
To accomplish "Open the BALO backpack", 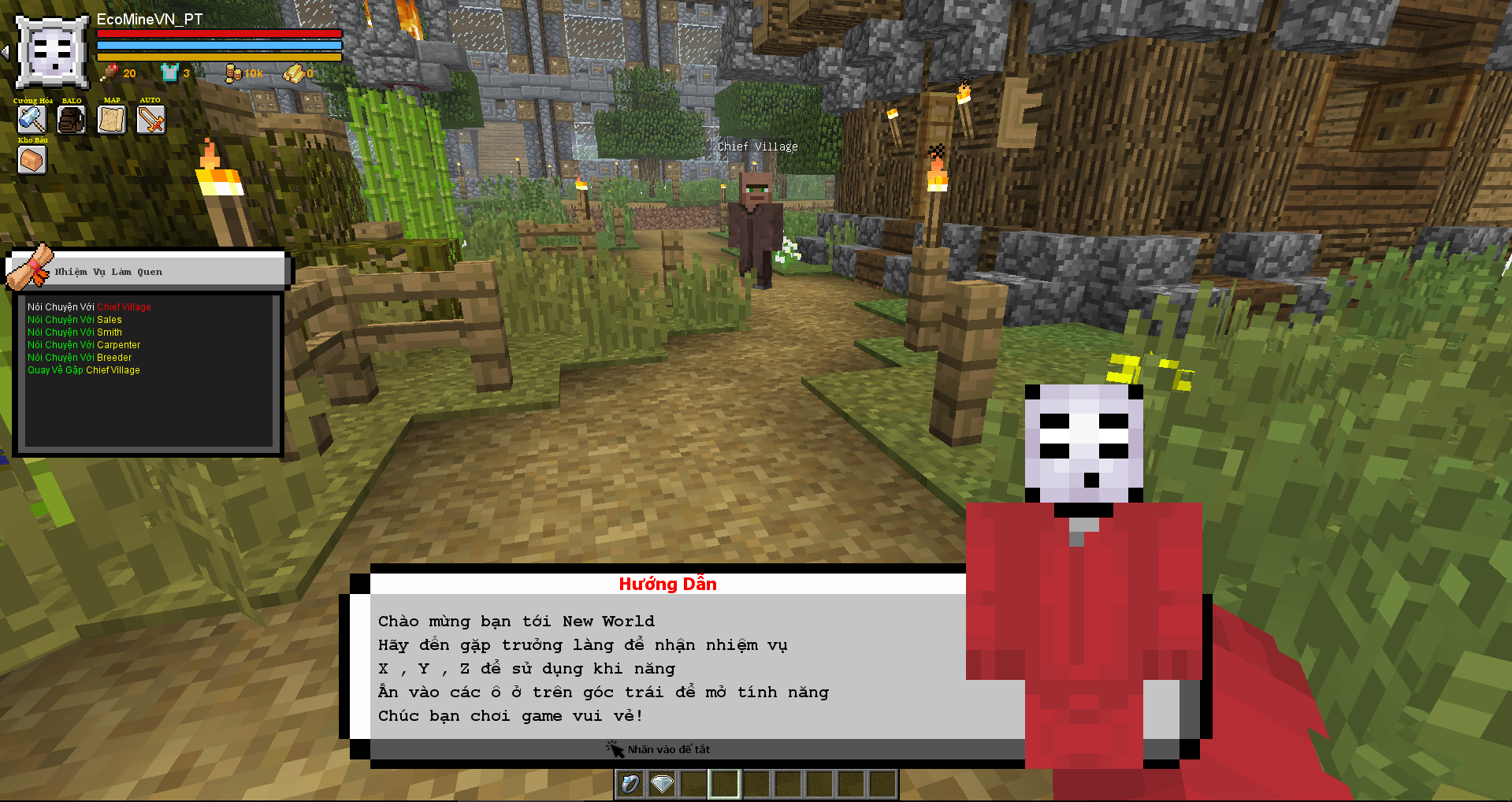I will [x=71, y=120].
